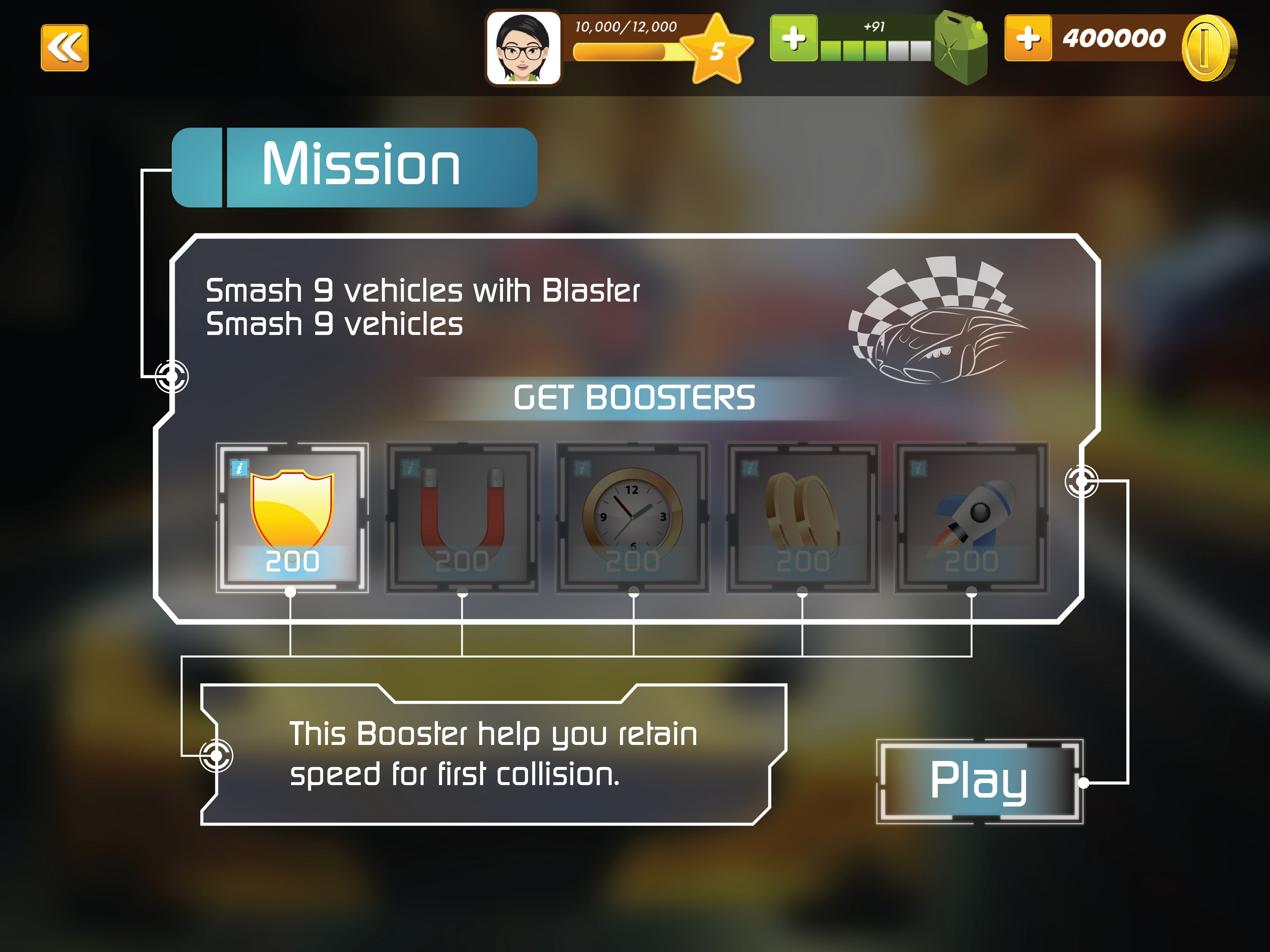This screenshot has width=1270, height=952.
Task: Start the mission with Play
Action: pyautogui.click(x=979, y=782)
